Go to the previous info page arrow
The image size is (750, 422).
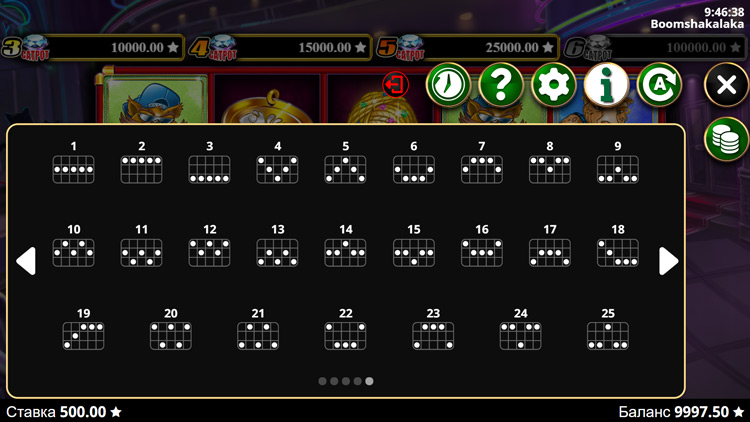pos(26,261)
